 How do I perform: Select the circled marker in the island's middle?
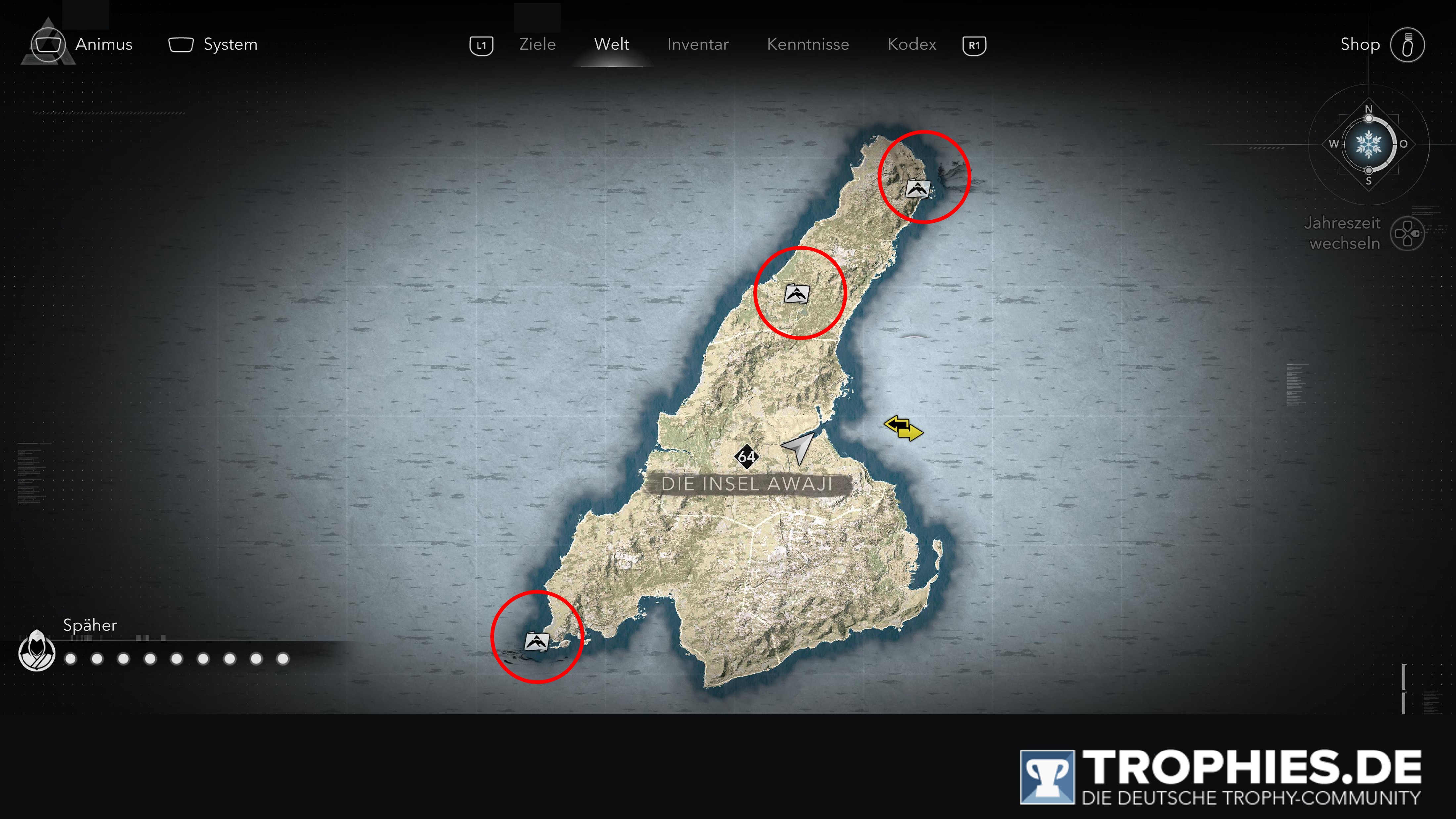tap(796, 294)
